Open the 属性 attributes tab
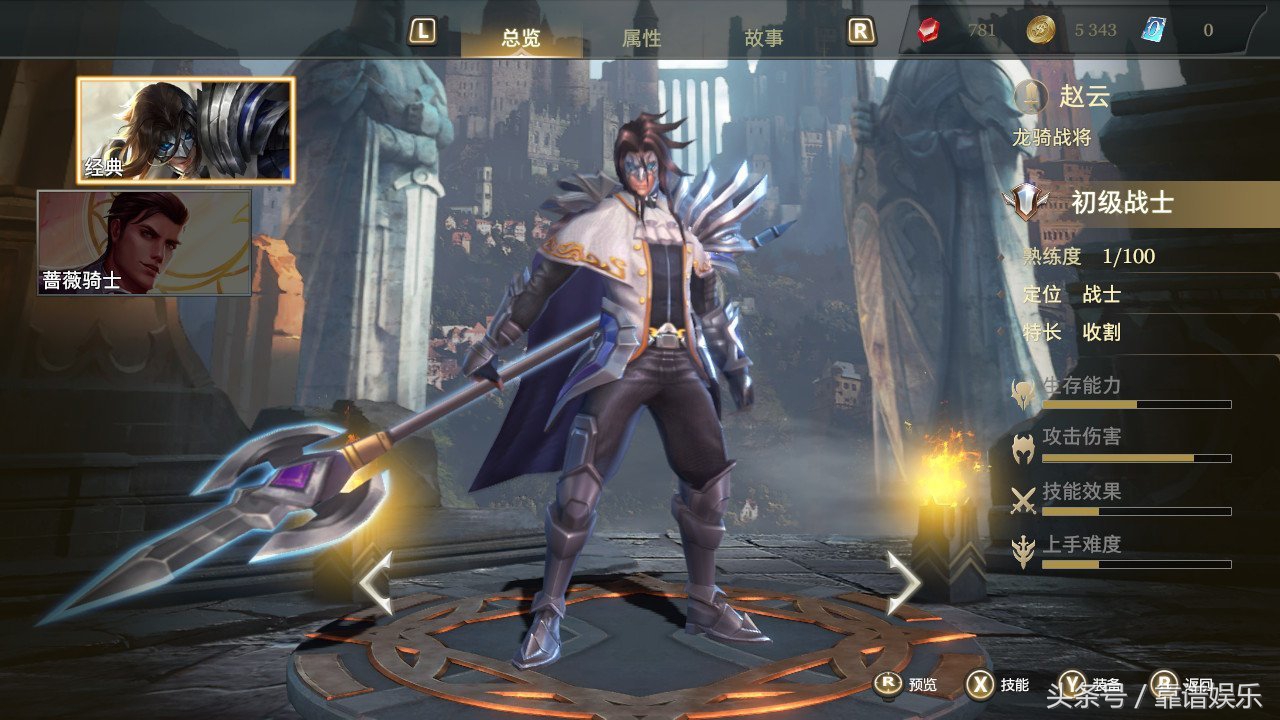 pyautogui.click(x=641, y=38)
